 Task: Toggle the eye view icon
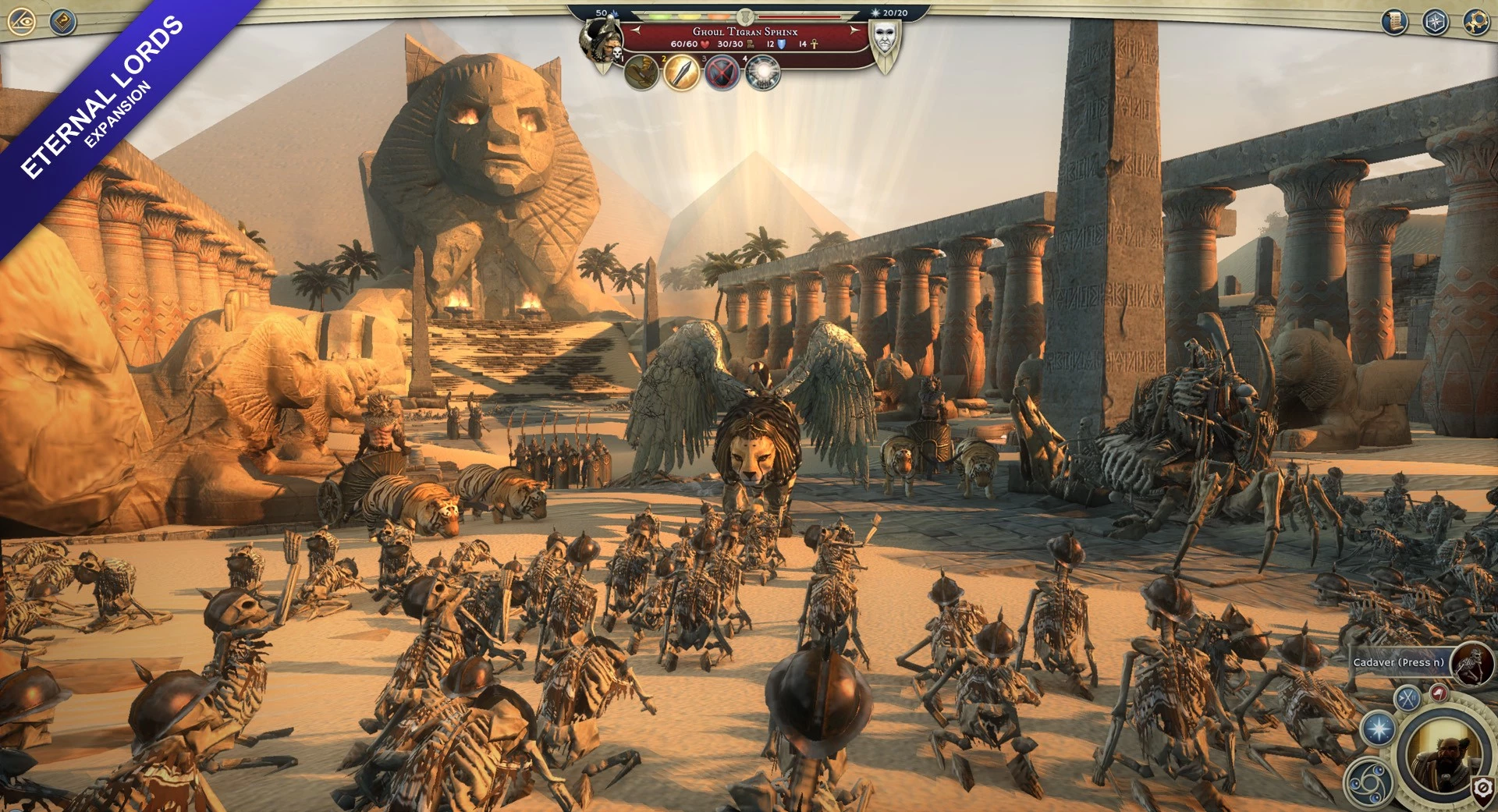click(x=22, y=22)
